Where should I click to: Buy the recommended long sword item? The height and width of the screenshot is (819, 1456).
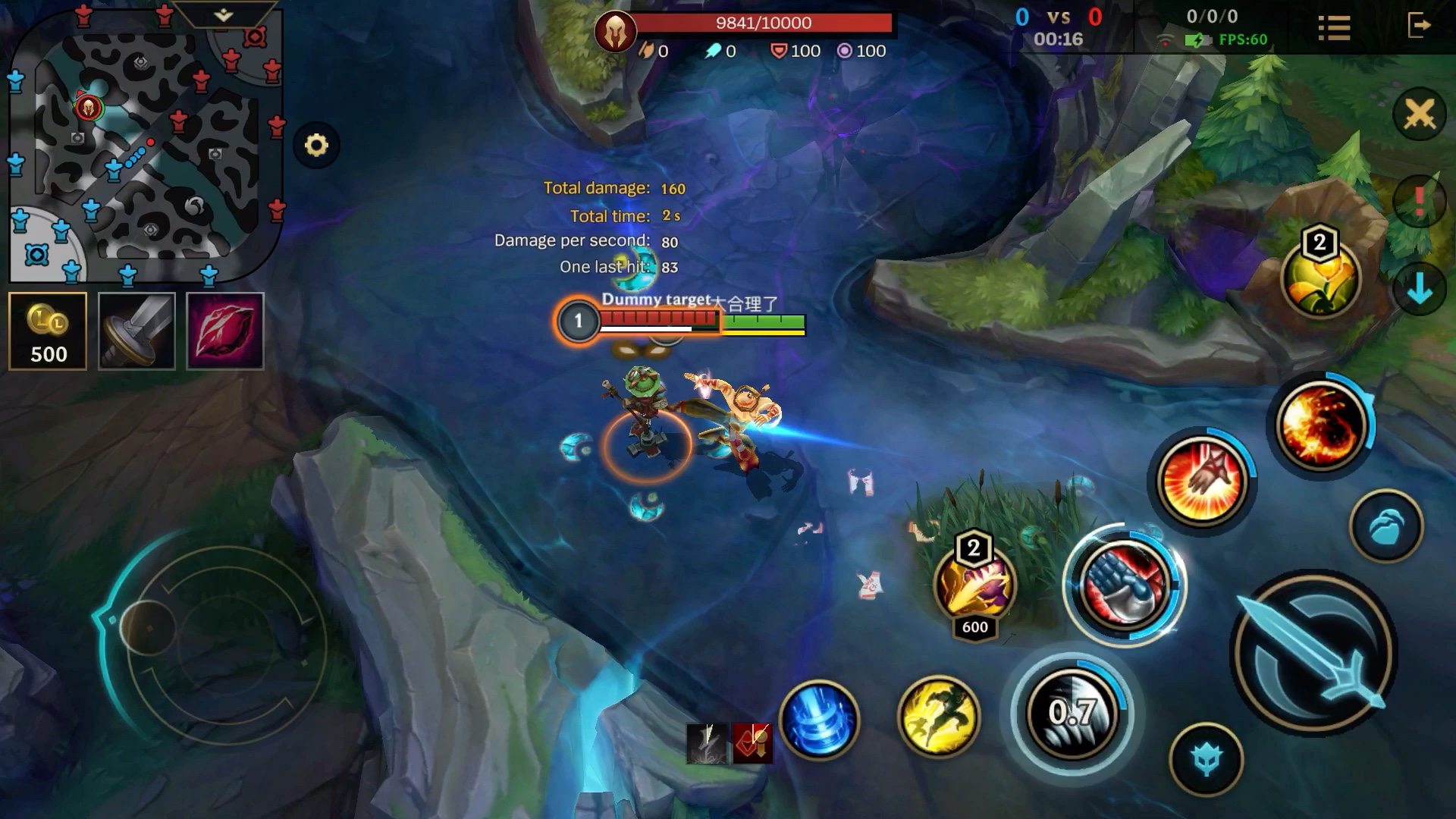[137, 331]
